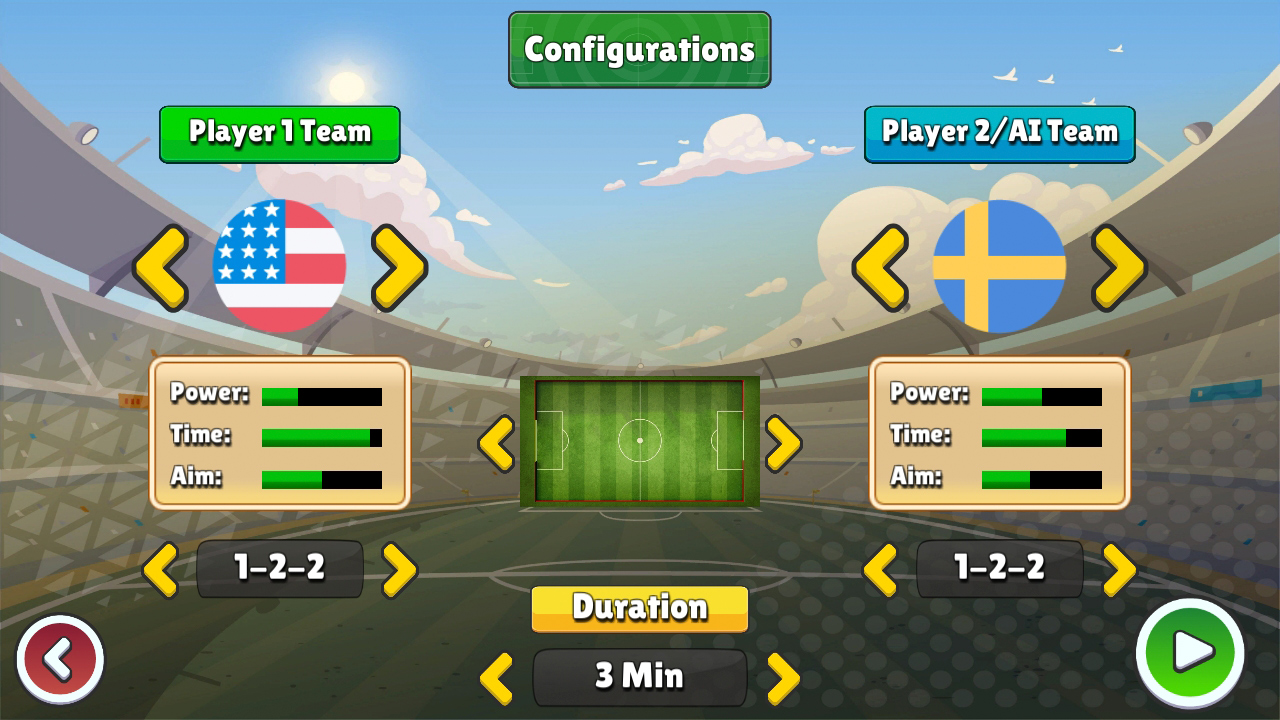Click the Player 2/AI Team header badge
1280x720 pixels.
(999, 133)
